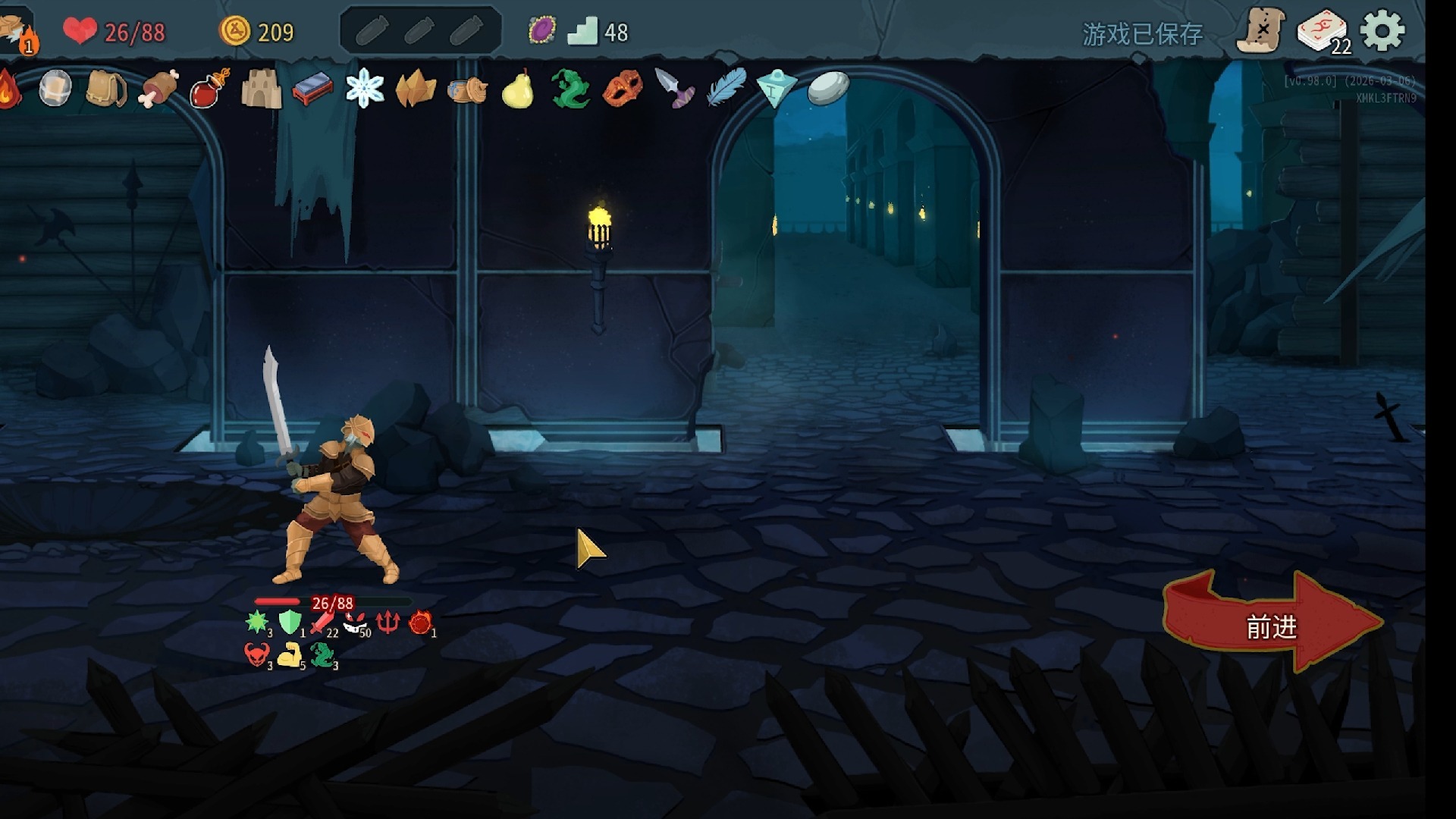Inspect the white snowflake relic

click(364, 89)
